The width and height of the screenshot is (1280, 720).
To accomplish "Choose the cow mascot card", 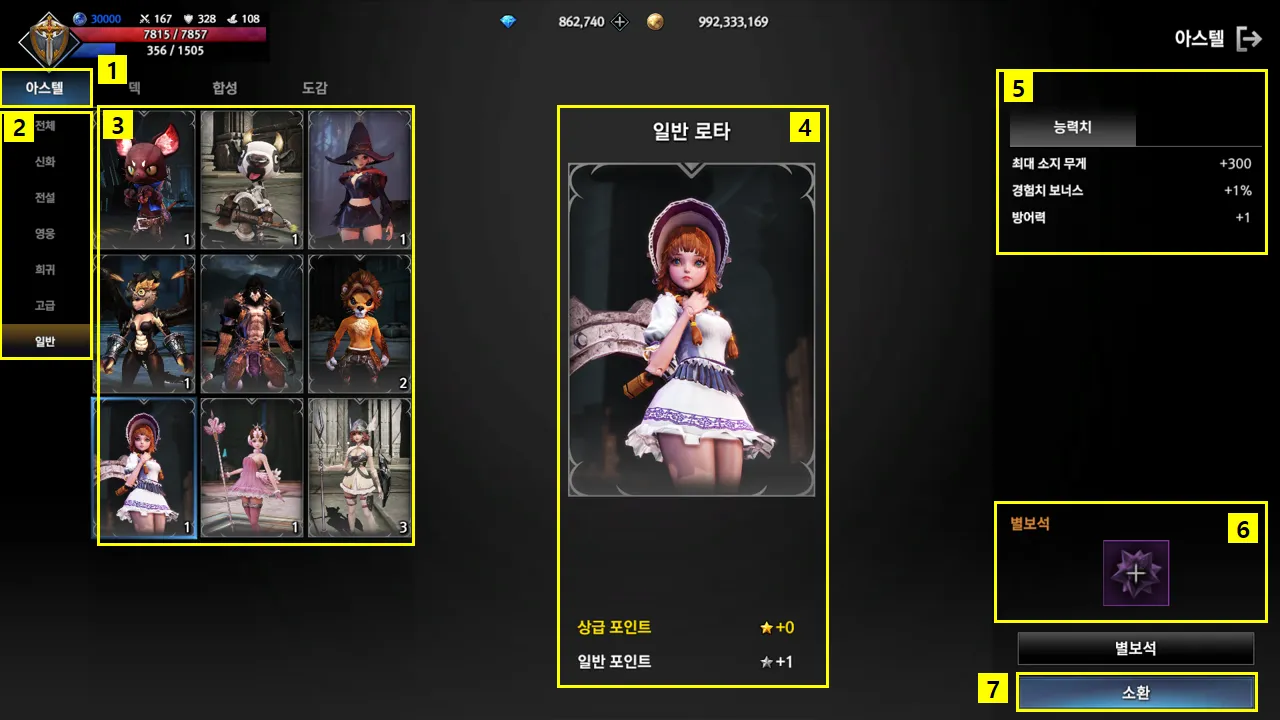I will pyautogui.click(x=252, y=180).
